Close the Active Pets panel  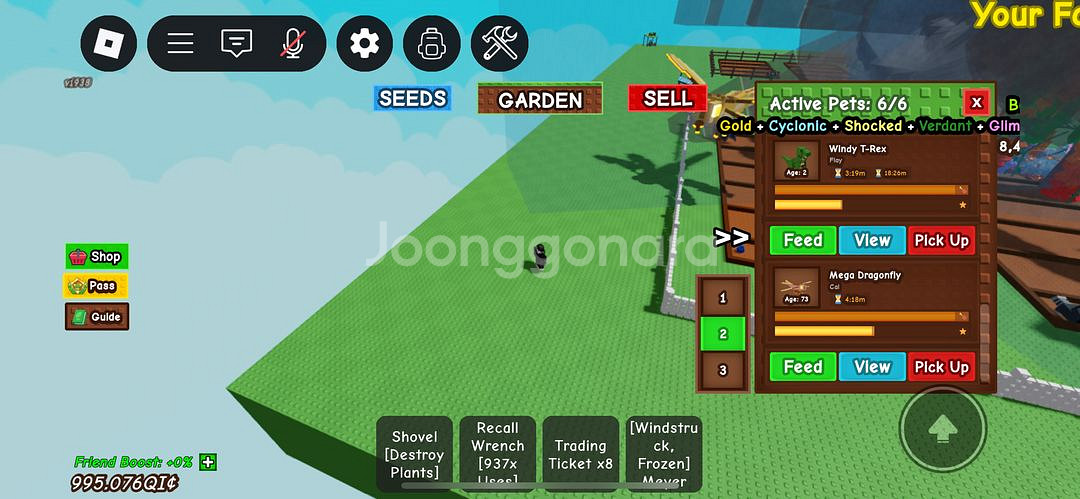[x=976, y=102]
